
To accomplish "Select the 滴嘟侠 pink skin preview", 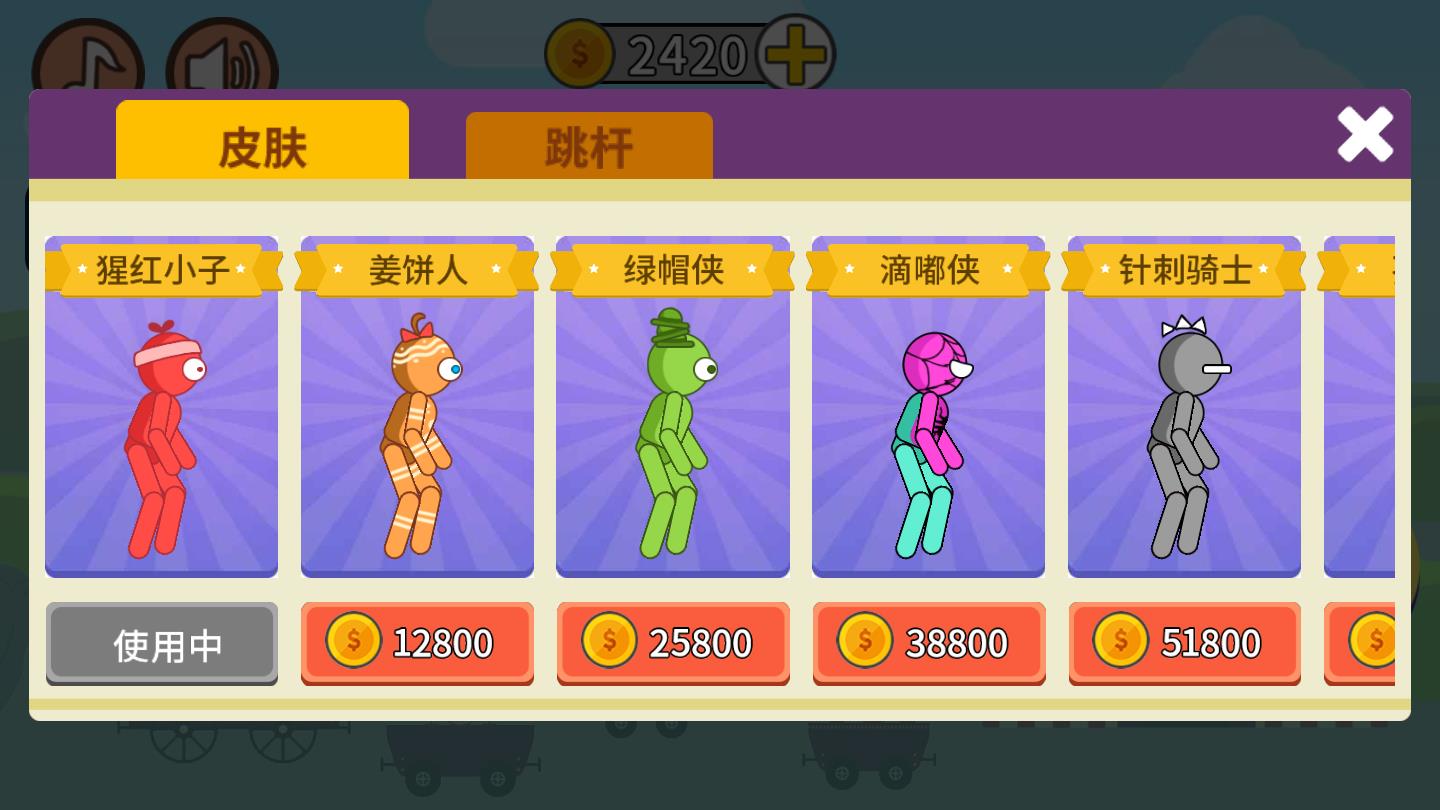I will (x=929, y=430).
